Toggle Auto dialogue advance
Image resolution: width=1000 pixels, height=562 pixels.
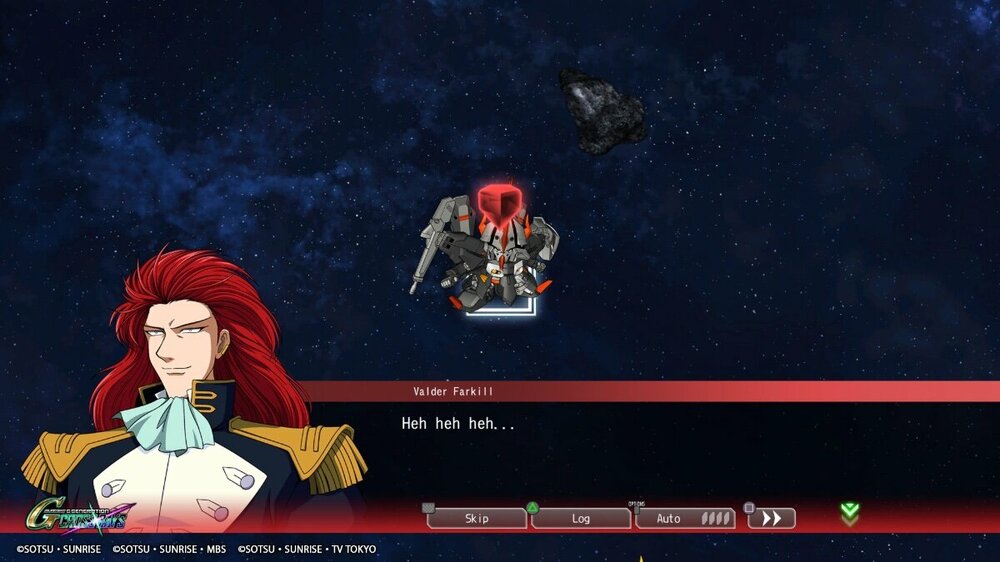[684, 518]
